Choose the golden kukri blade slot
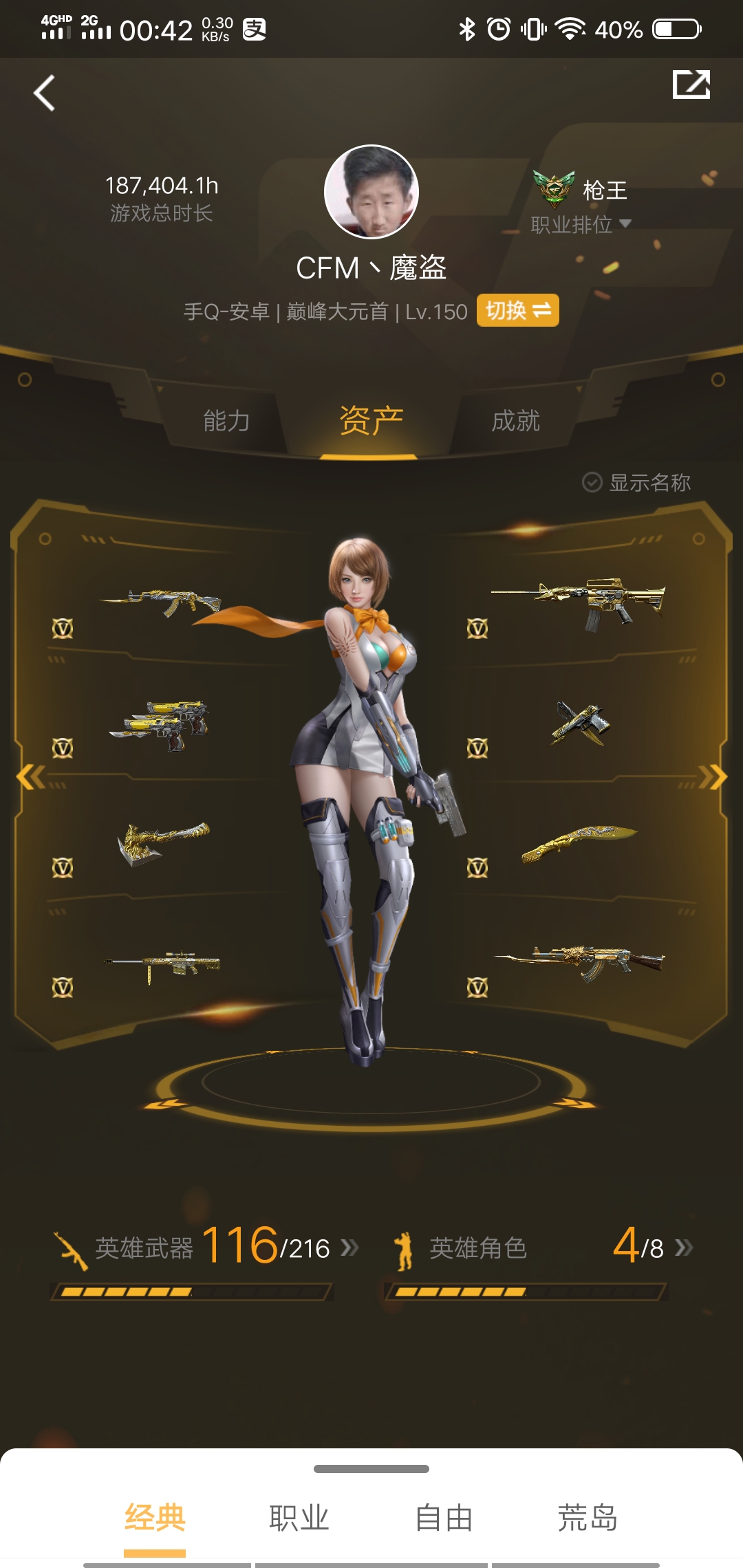 click(578, 842)
